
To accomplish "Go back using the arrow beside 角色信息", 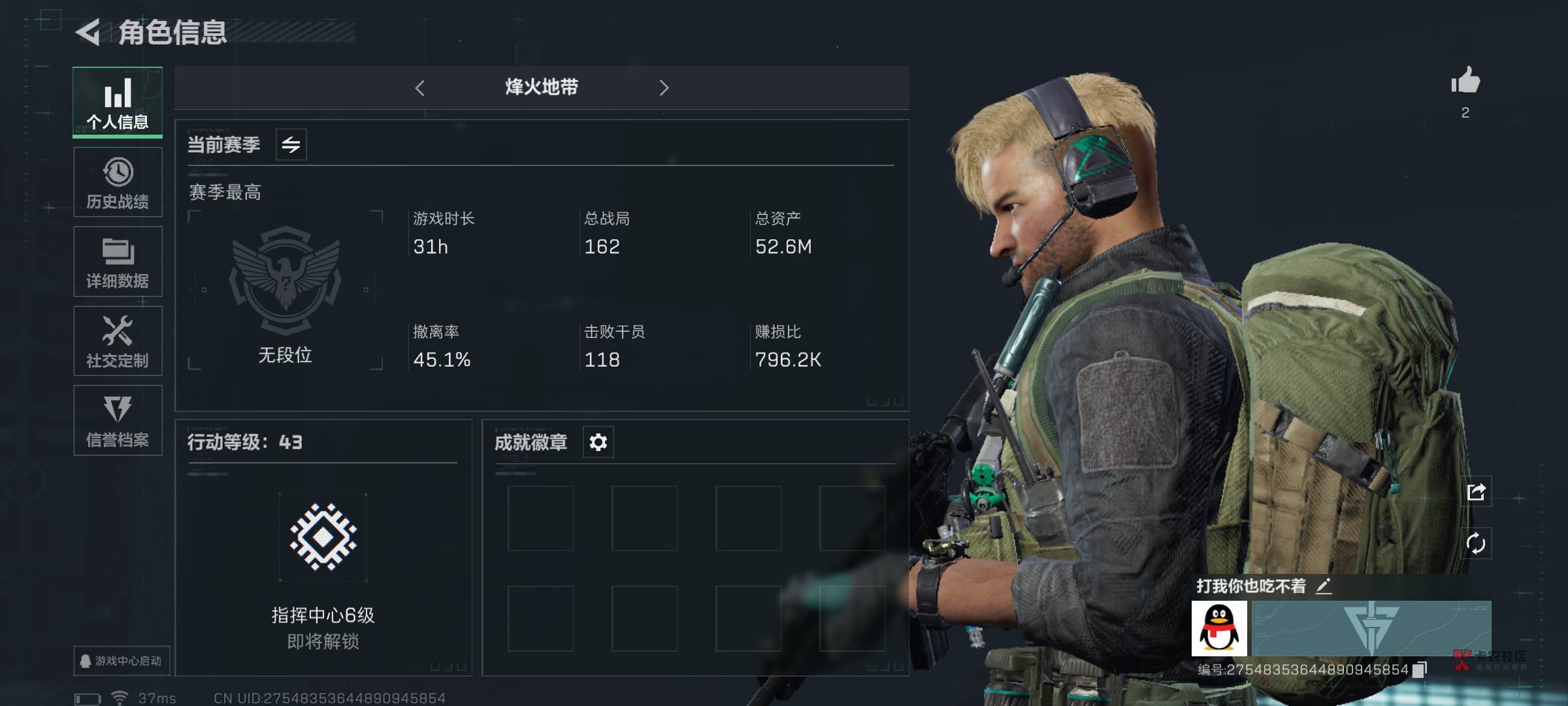I will [x=89, y=32].
